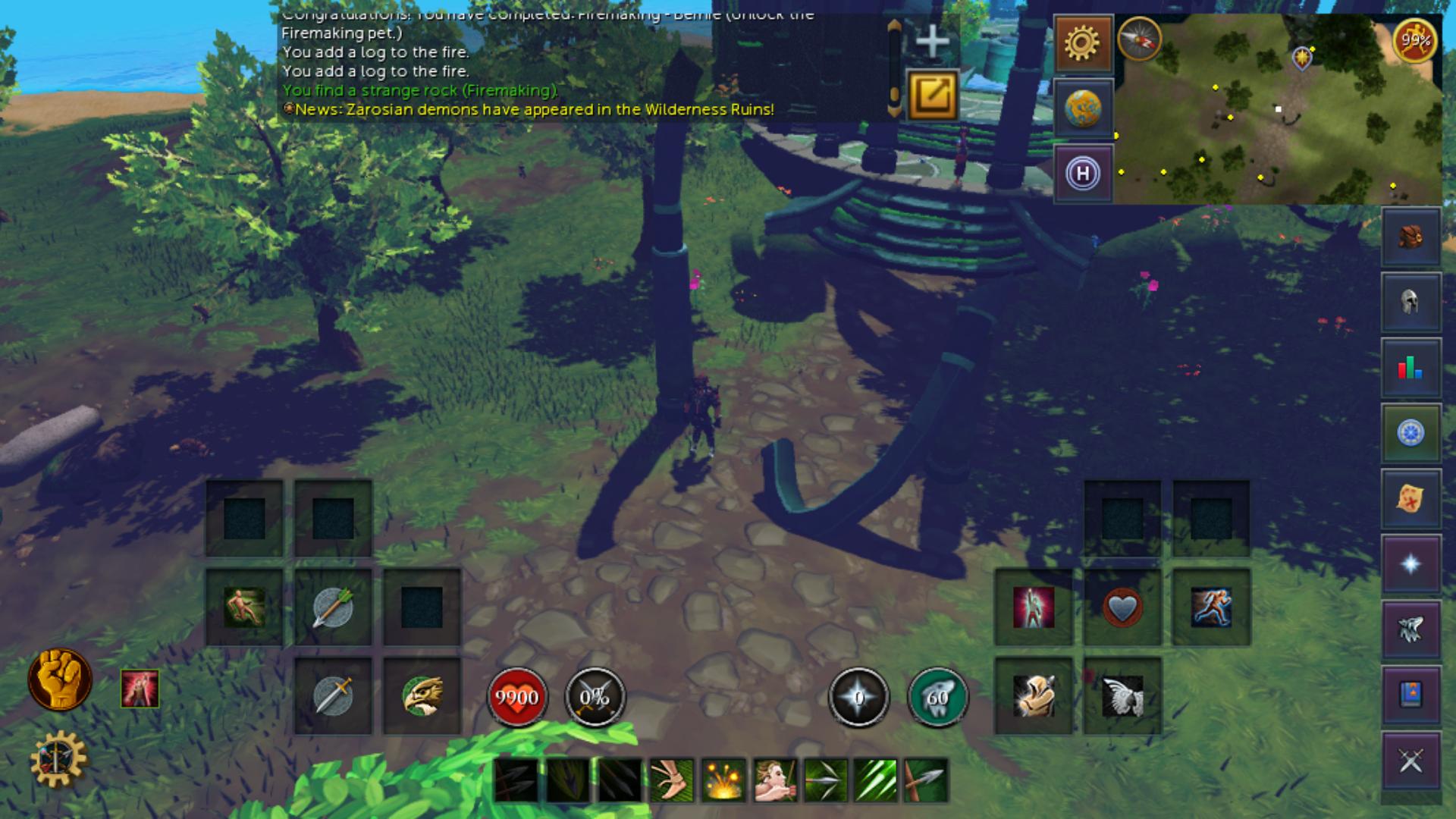This screenshot has height=819, width=1456.
Task: Open the skills bar-chart panel
Action: point(1410,368)
